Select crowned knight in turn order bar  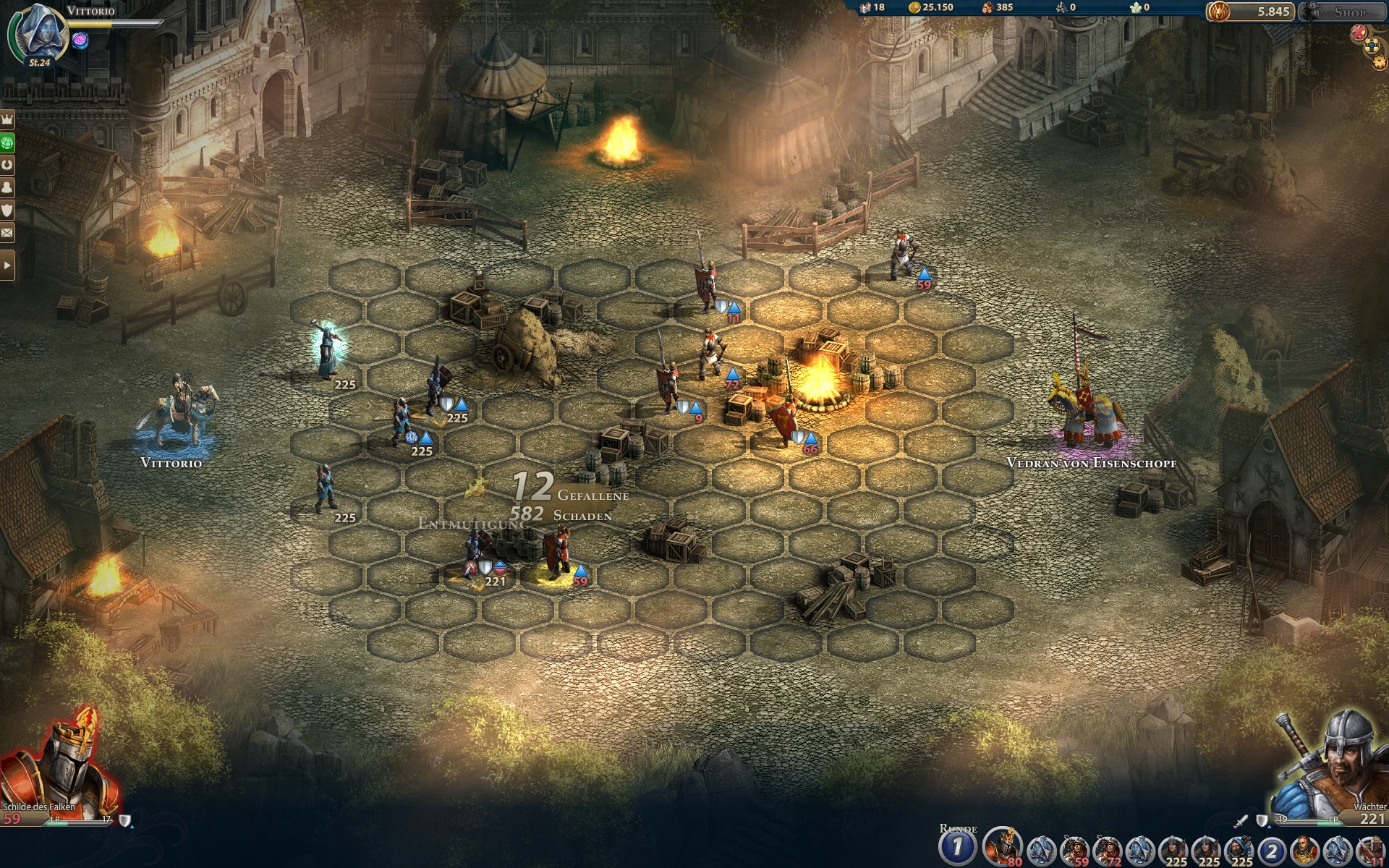point(1002,846)
